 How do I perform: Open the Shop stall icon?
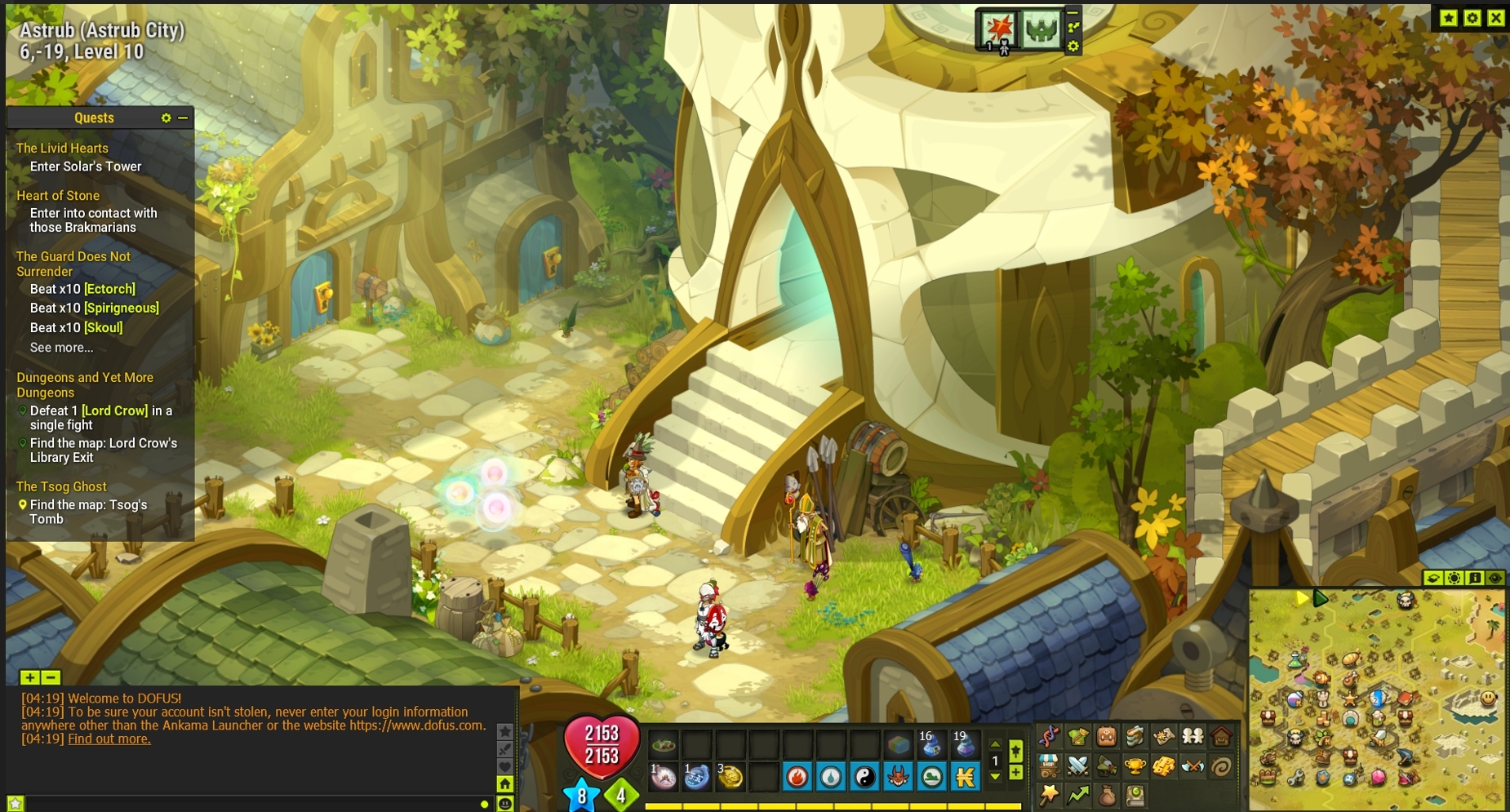tap(1049, 765)
